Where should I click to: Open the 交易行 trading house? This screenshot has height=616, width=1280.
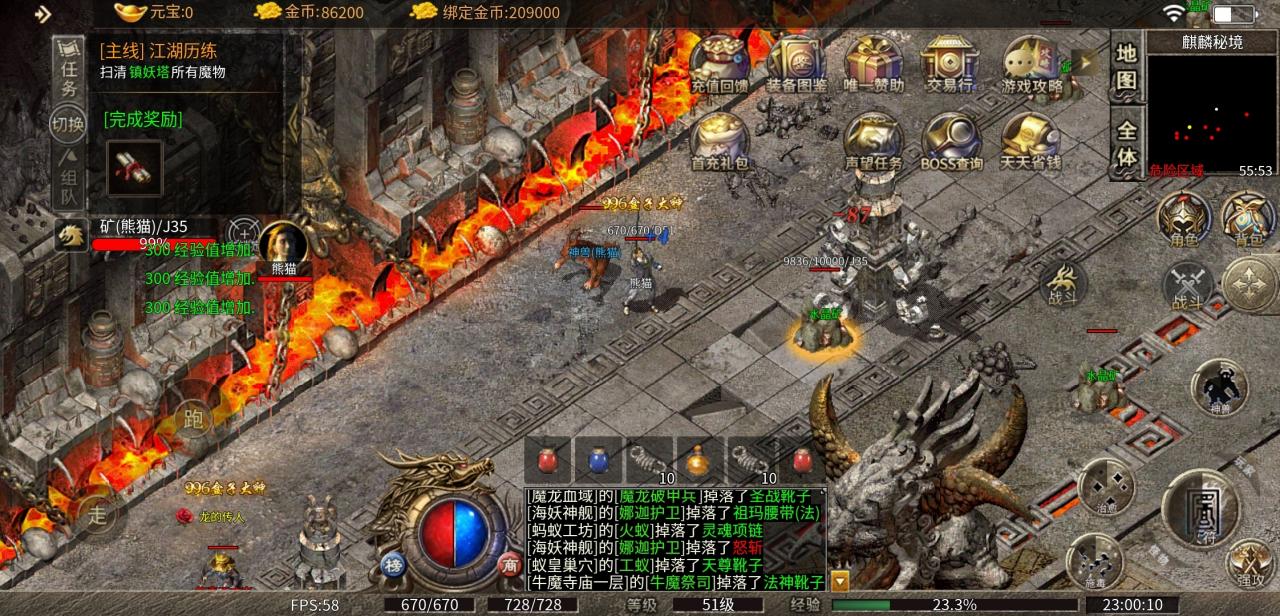pos(949,63)
